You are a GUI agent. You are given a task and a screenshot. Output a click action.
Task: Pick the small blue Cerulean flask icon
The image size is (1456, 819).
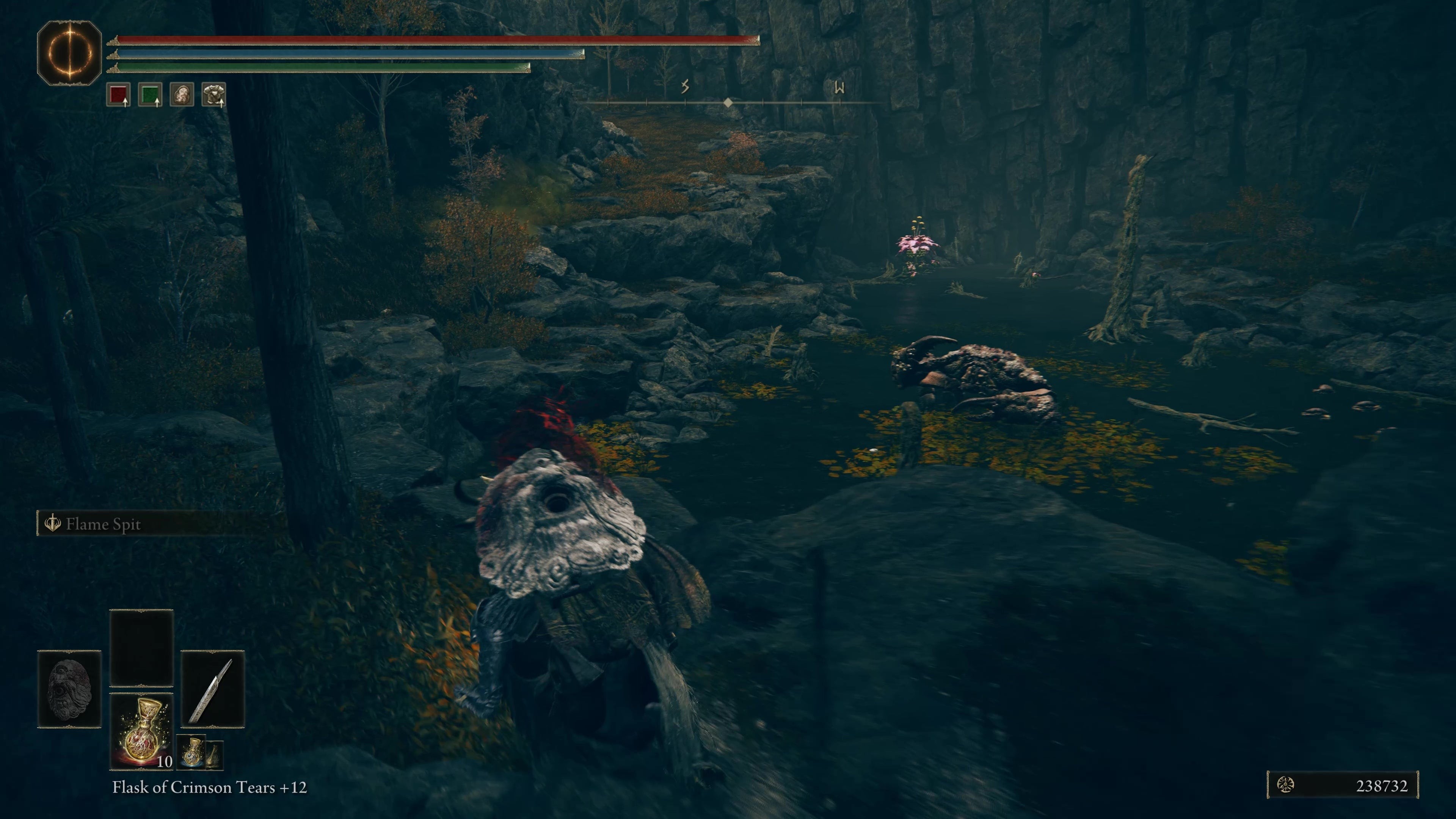coord(193,752)
